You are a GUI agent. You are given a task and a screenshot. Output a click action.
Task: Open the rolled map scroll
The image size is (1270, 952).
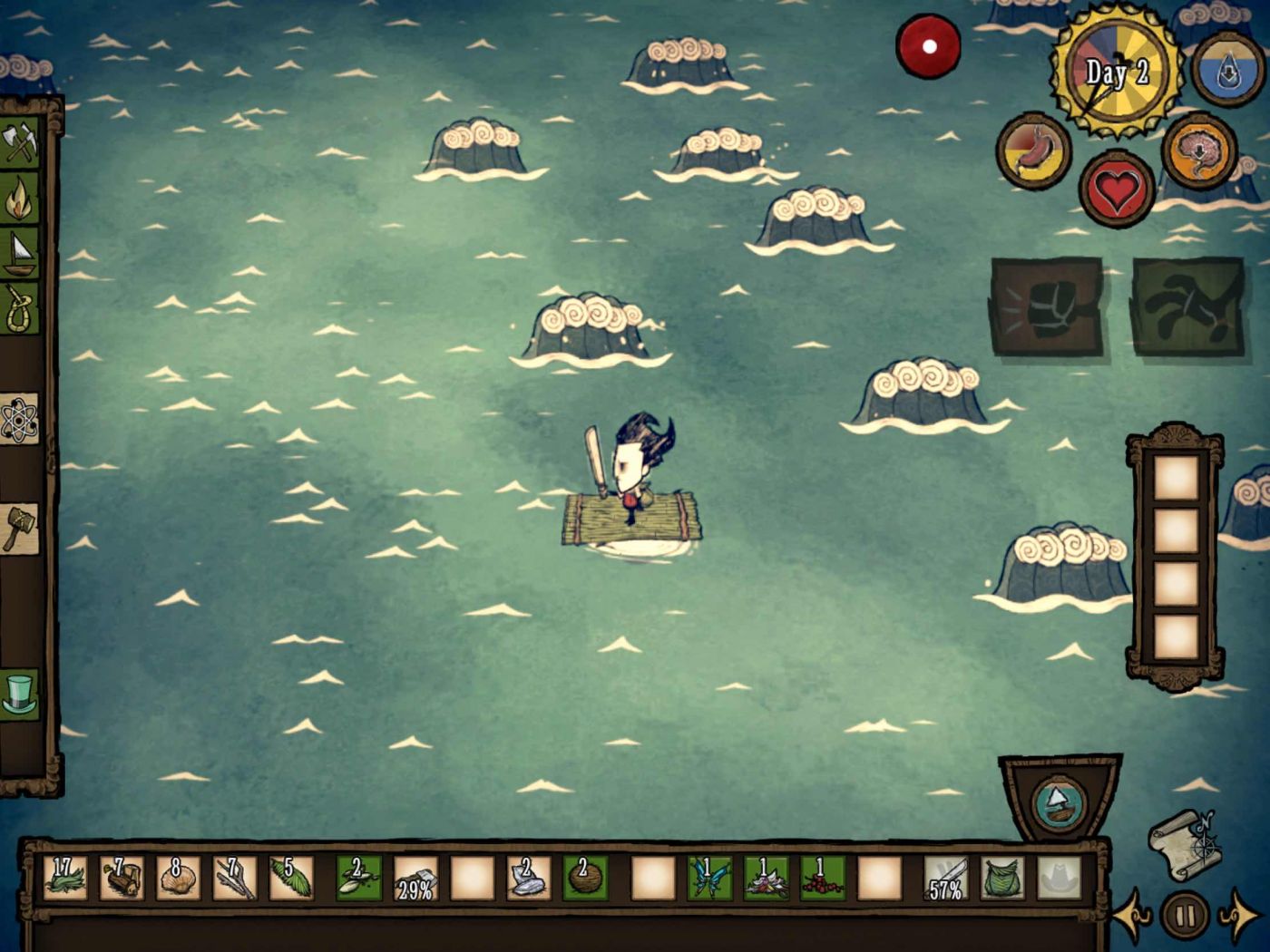point(1184,845)
